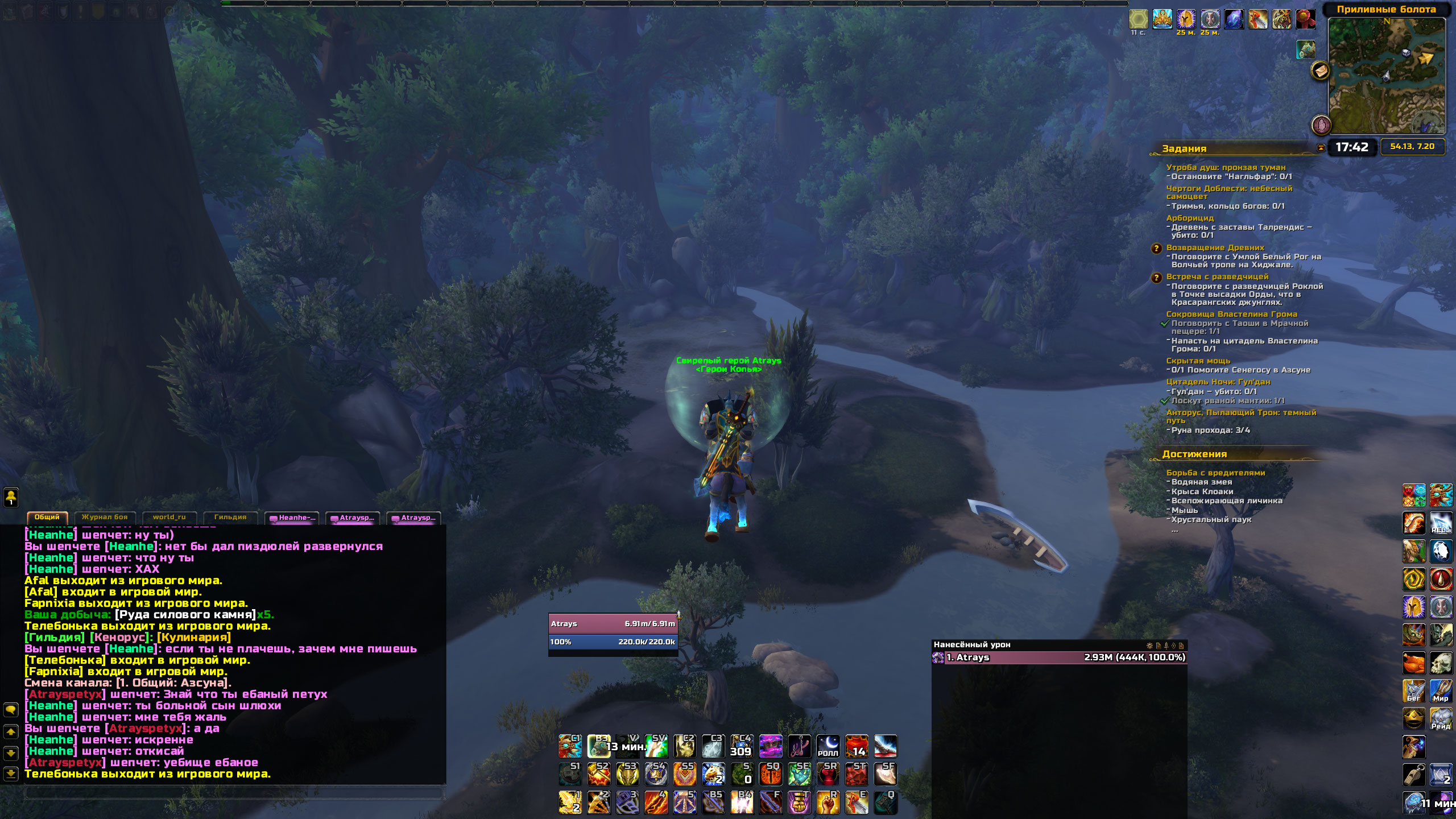This screenshot has width=1456, height=819.
Task: Open the mail envelope icon by minimap
Action: coord(1320,71)
